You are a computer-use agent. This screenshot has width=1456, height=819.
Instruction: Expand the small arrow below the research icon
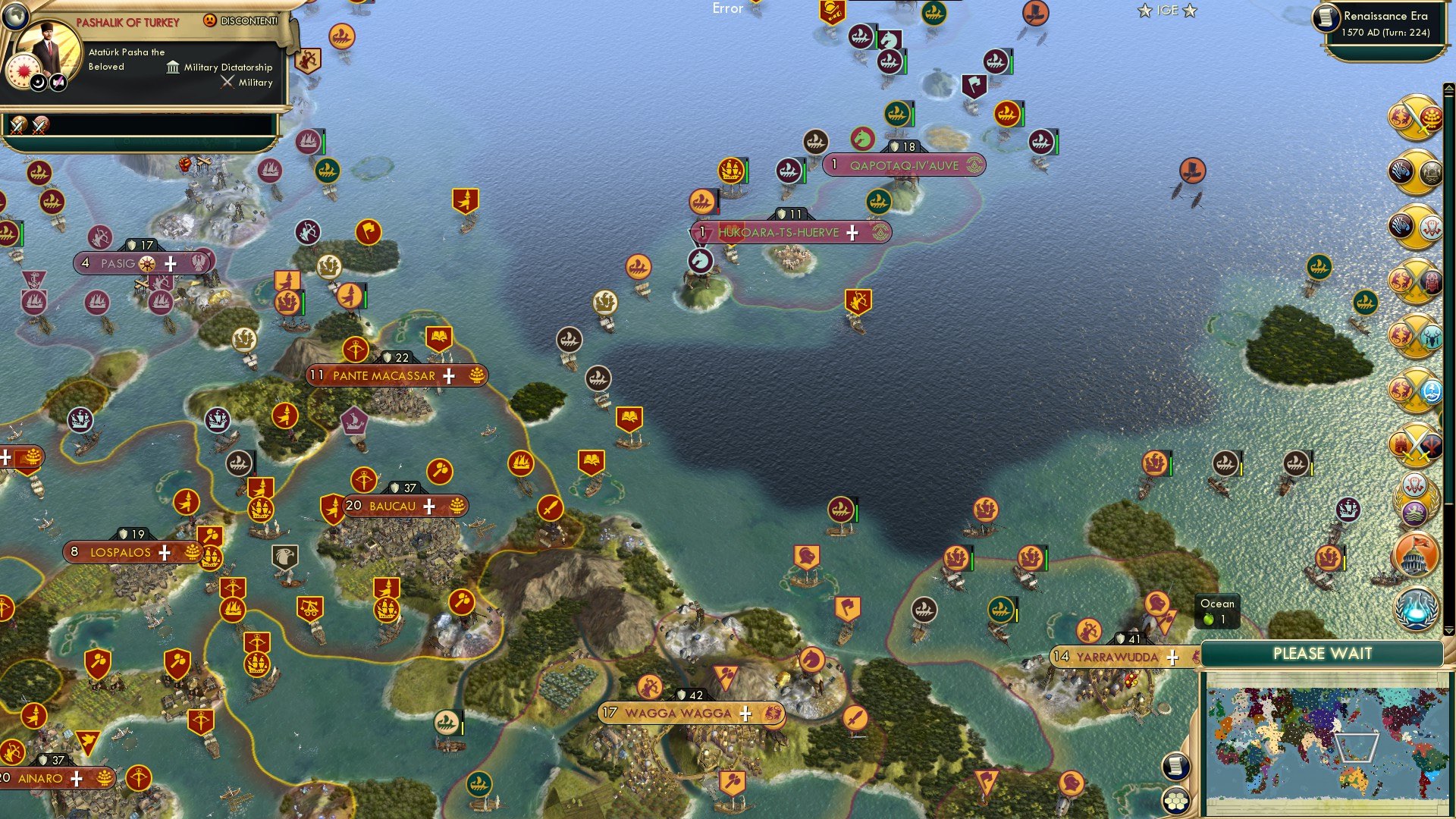pos(1449,629)
